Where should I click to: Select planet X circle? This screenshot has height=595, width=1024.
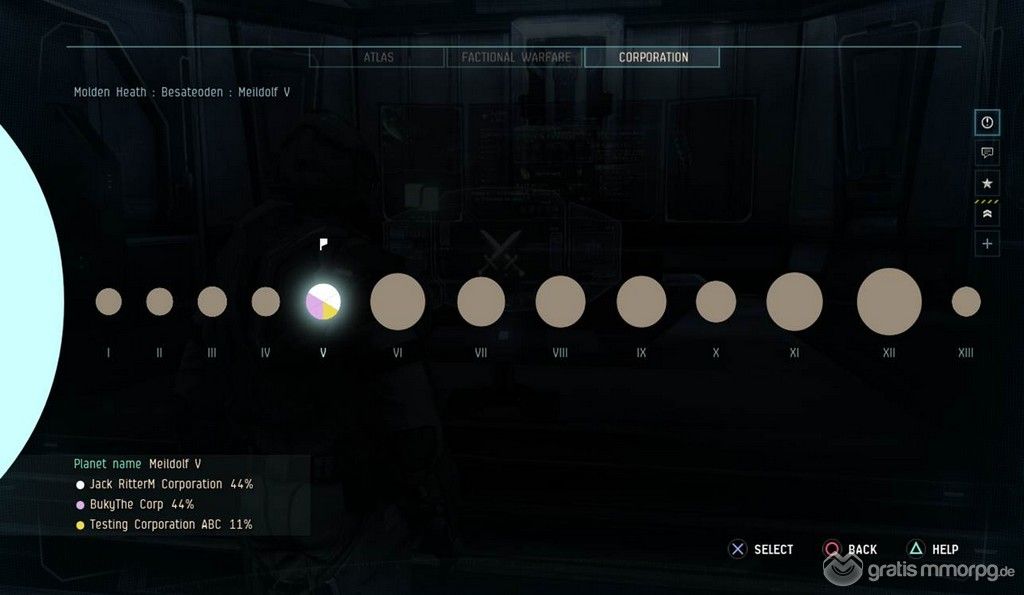716,301
